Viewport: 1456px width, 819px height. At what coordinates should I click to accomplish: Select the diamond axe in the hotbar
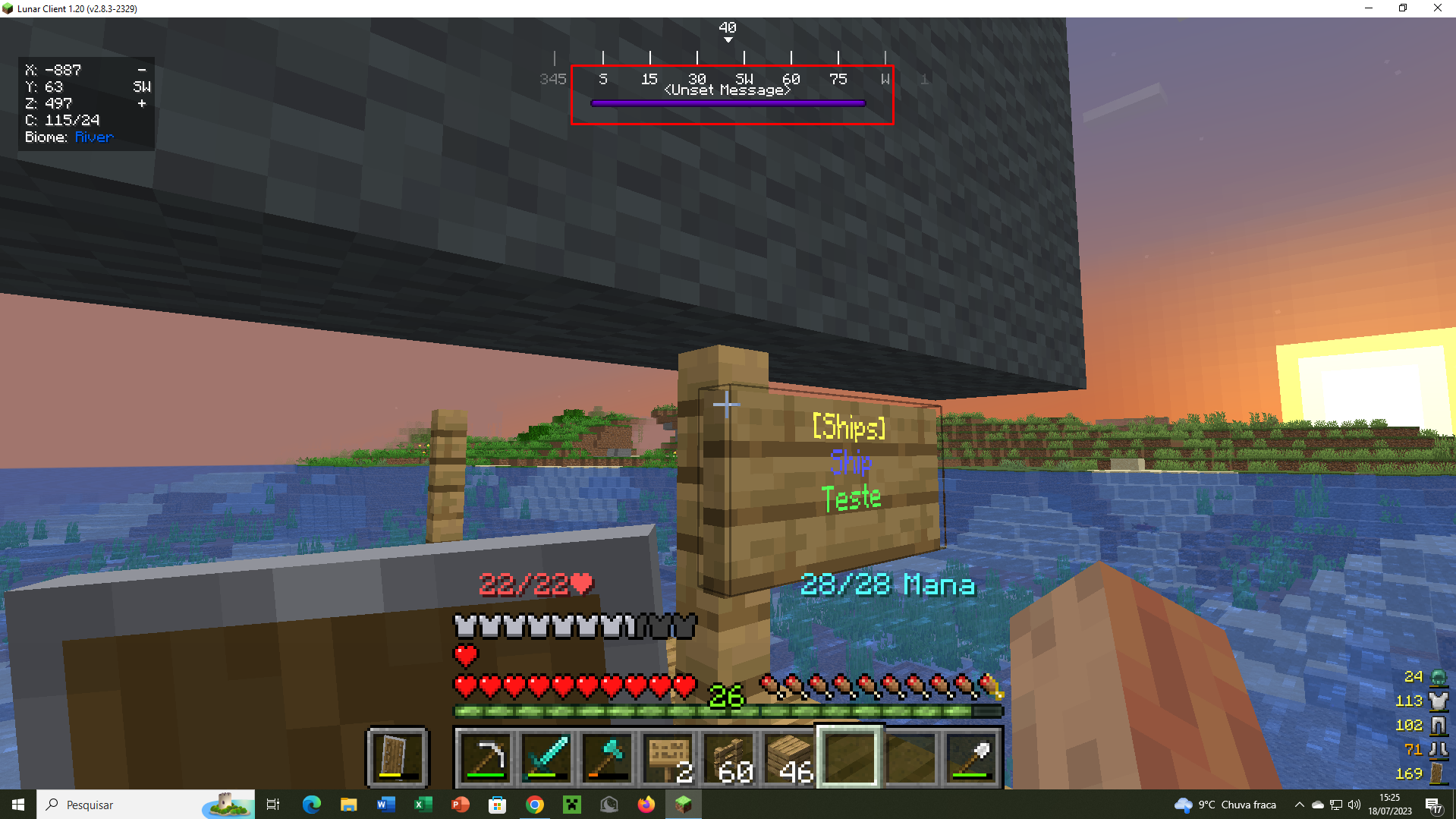click(607, 757)
